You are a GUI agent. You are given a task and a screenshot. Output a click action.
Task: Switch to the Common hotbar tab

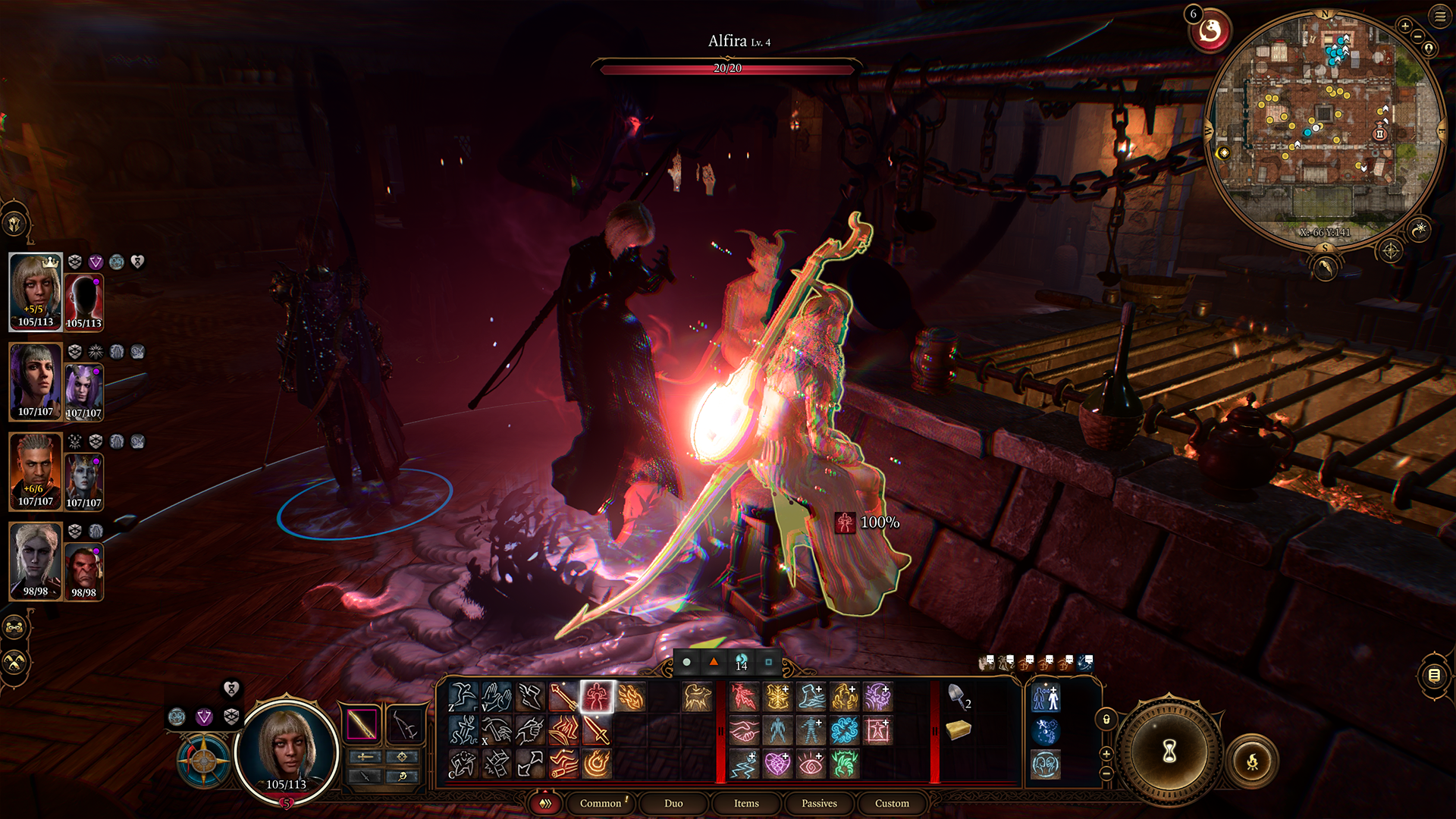[601, 803]
